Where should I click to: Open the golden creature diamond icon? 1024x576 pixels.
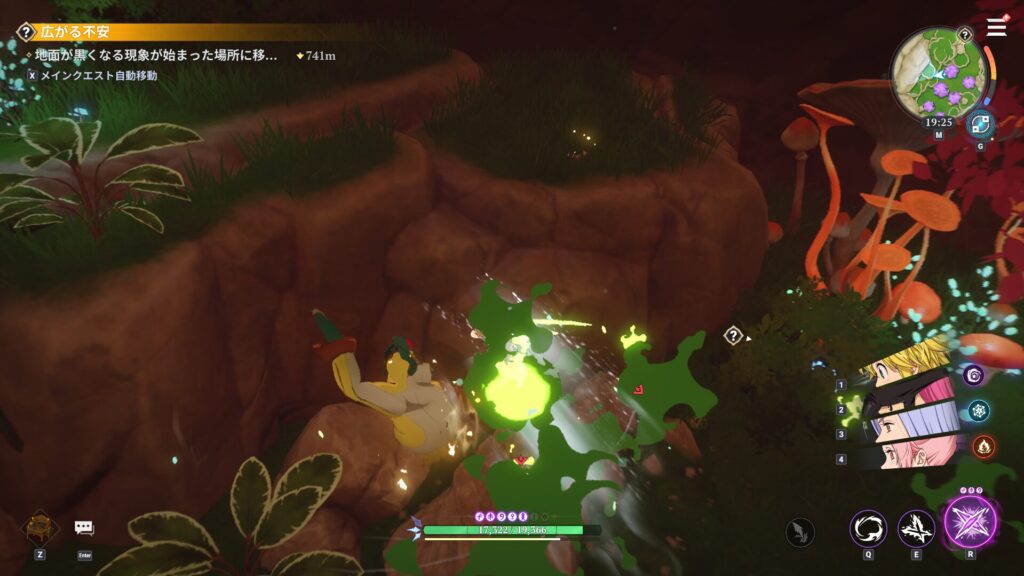pyautogui.click(x=40, y=527)
